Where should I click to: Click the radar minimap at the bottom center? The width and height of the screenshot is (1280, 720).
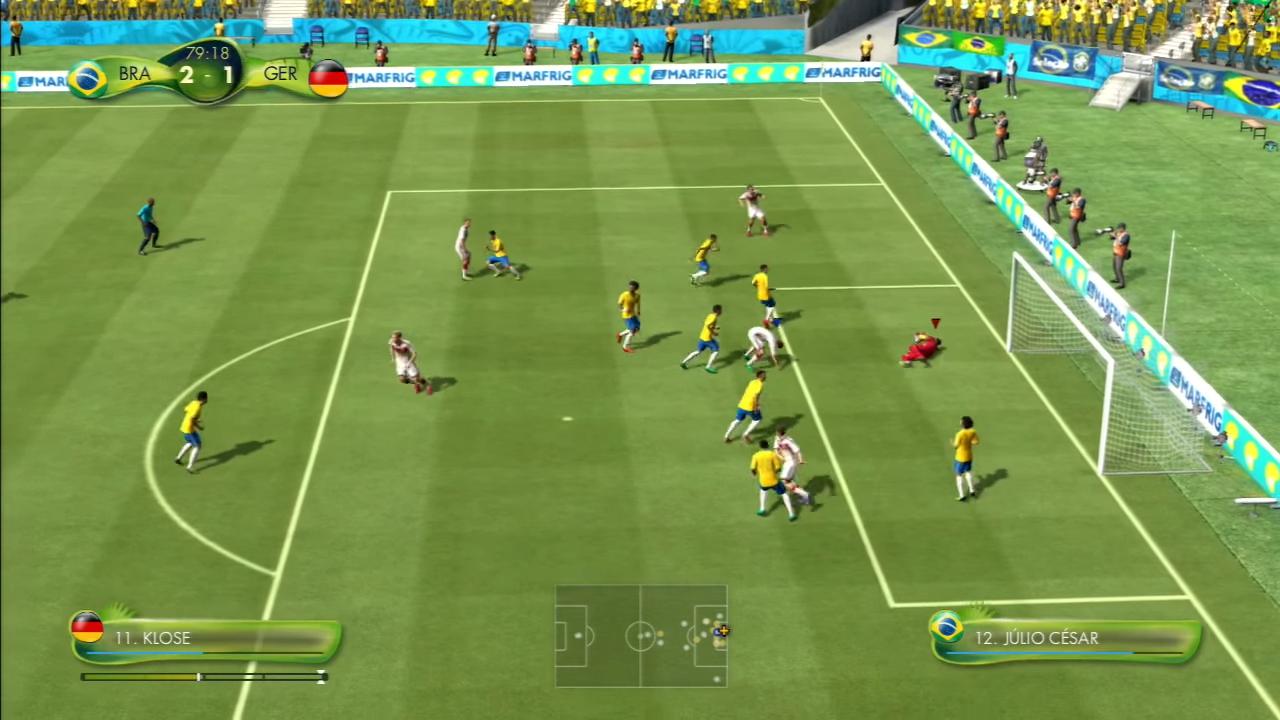(x=640, y=636)
